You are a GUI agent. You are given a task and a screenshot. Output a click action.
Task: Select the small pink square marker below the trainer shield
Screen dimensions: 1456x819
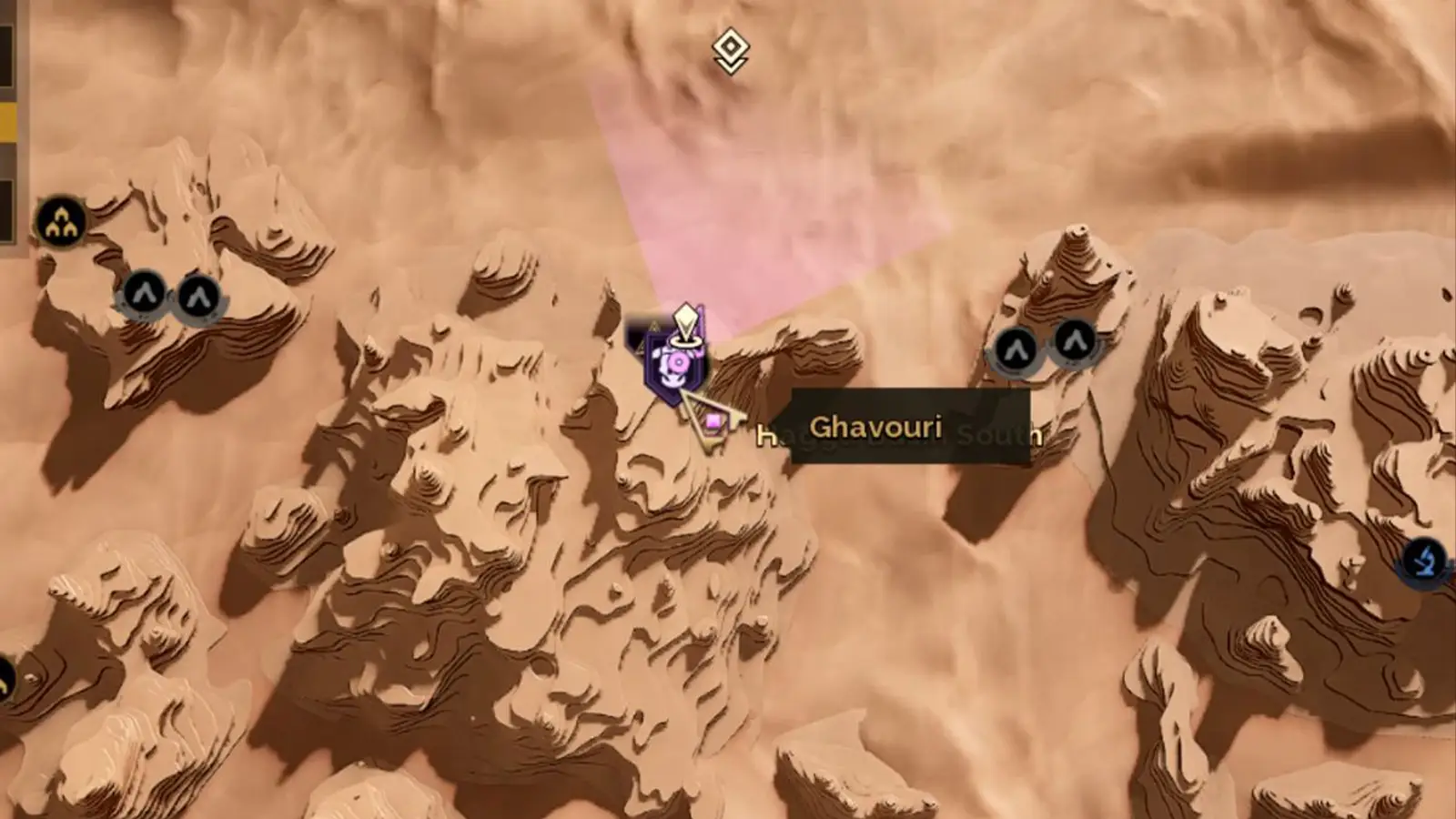click(713, 421)
